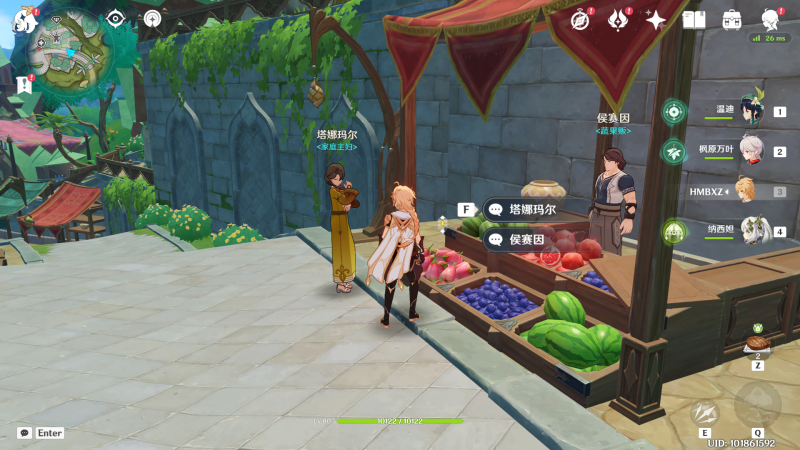Open the character screen head icon
The width and height of the screenshot is (800, 450).
[x=770, y=19]
